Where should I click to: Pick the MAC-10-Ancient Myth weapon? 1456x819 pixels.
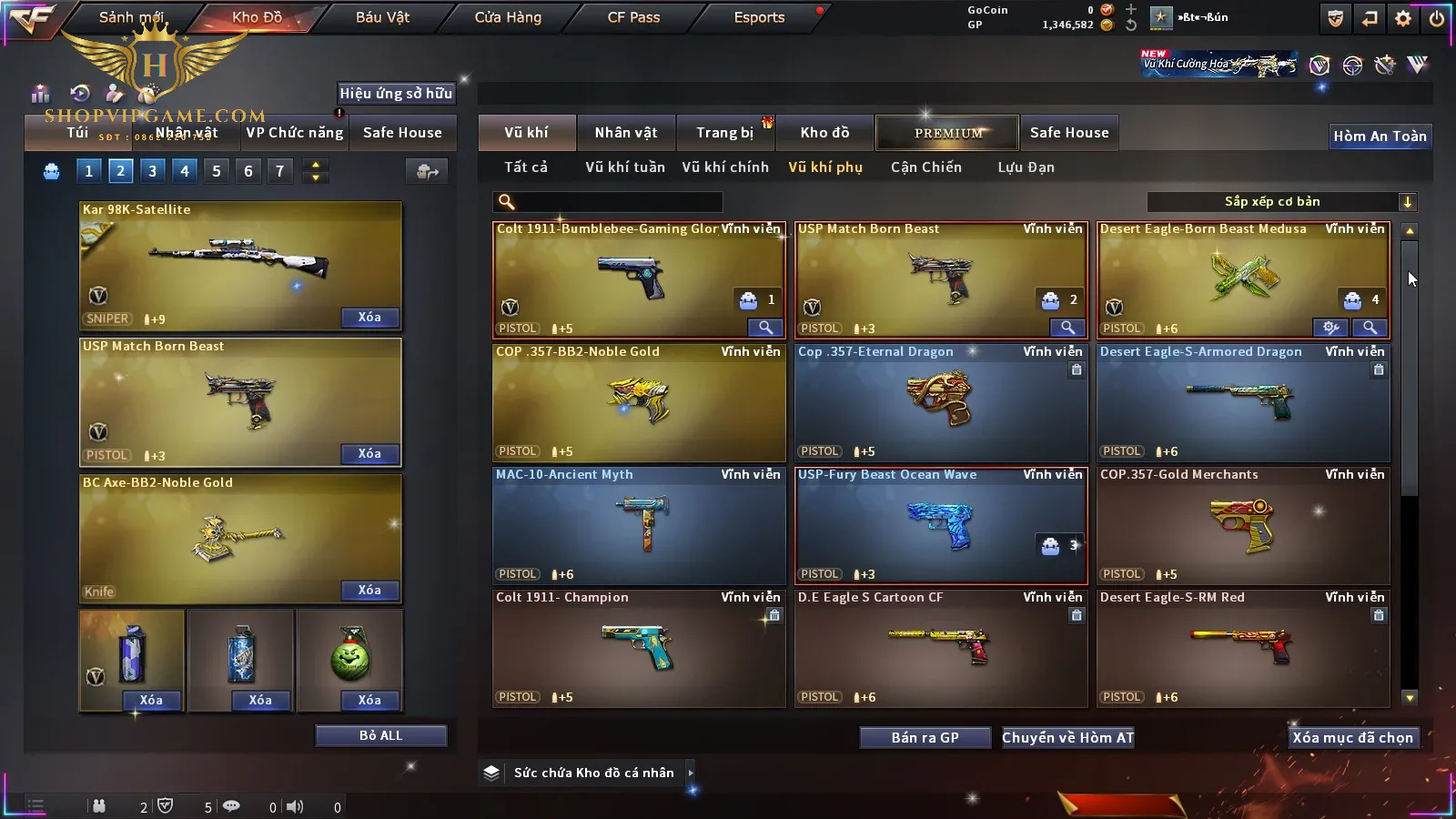click(638, 525)
